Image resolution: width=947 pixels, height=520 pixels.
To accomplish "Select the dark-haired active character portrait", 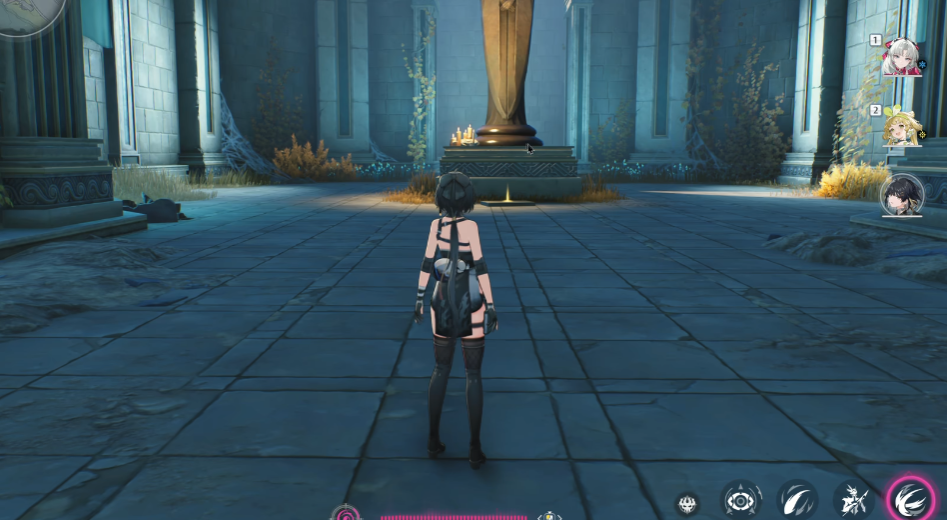I will [902, 194].
